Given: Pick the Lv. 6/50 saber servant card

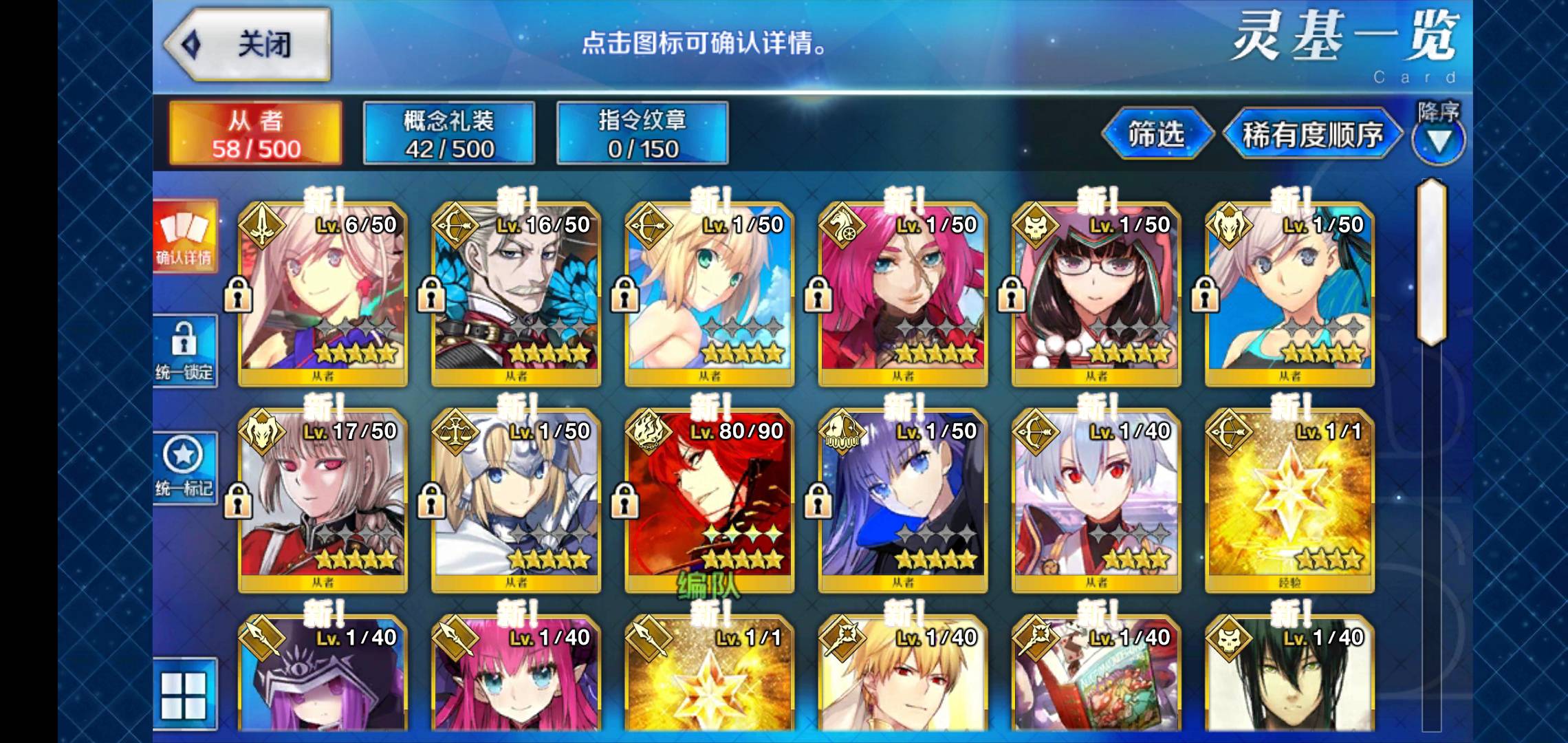Looking at the screenshot, I should click(323, 294).
